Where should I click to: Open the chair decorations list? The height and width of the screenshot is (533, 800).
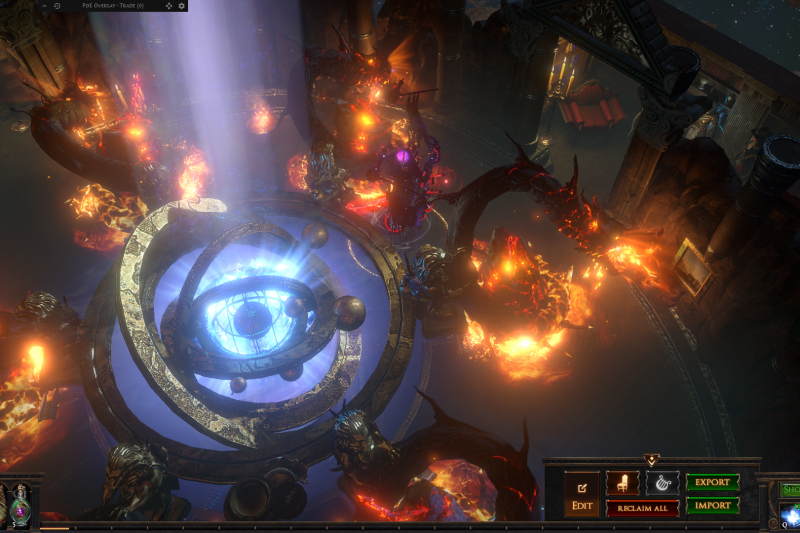click(622, 483)
